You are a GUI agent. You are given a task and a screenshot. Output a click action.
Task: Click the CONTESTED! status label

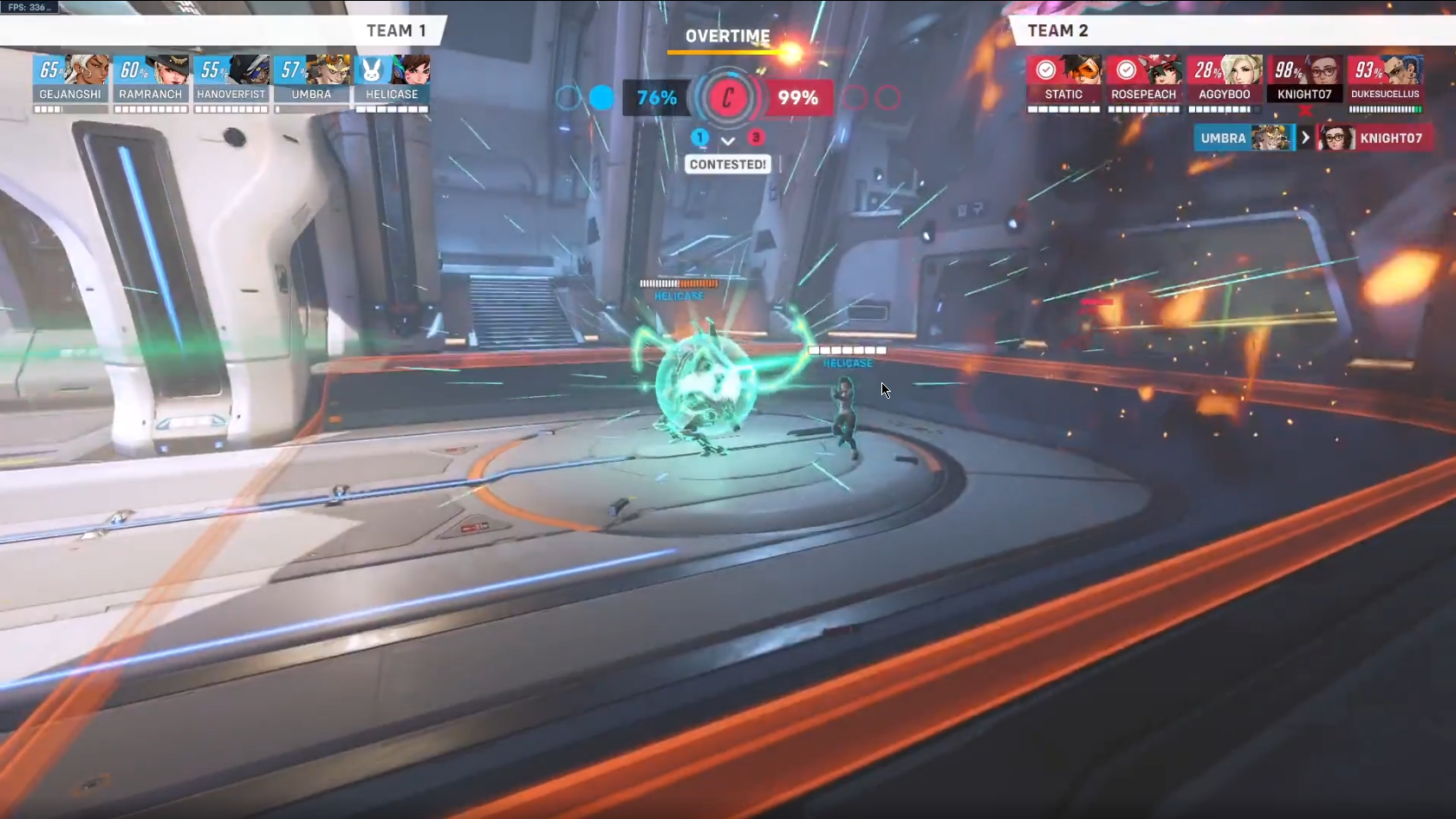[728, 164]
